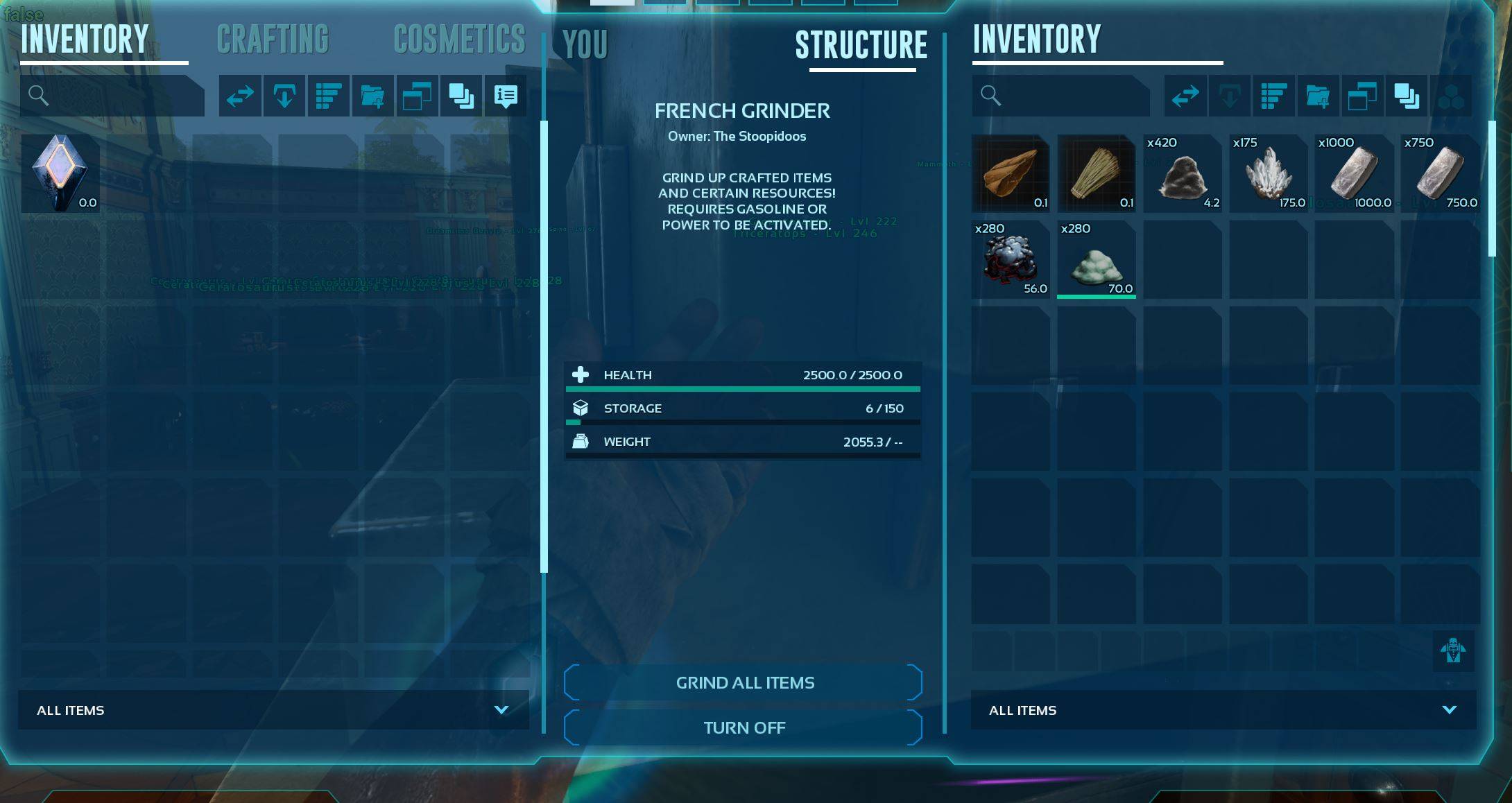
Task: Expand the grinder inventory All Items filter
Action: (1223, 710)
